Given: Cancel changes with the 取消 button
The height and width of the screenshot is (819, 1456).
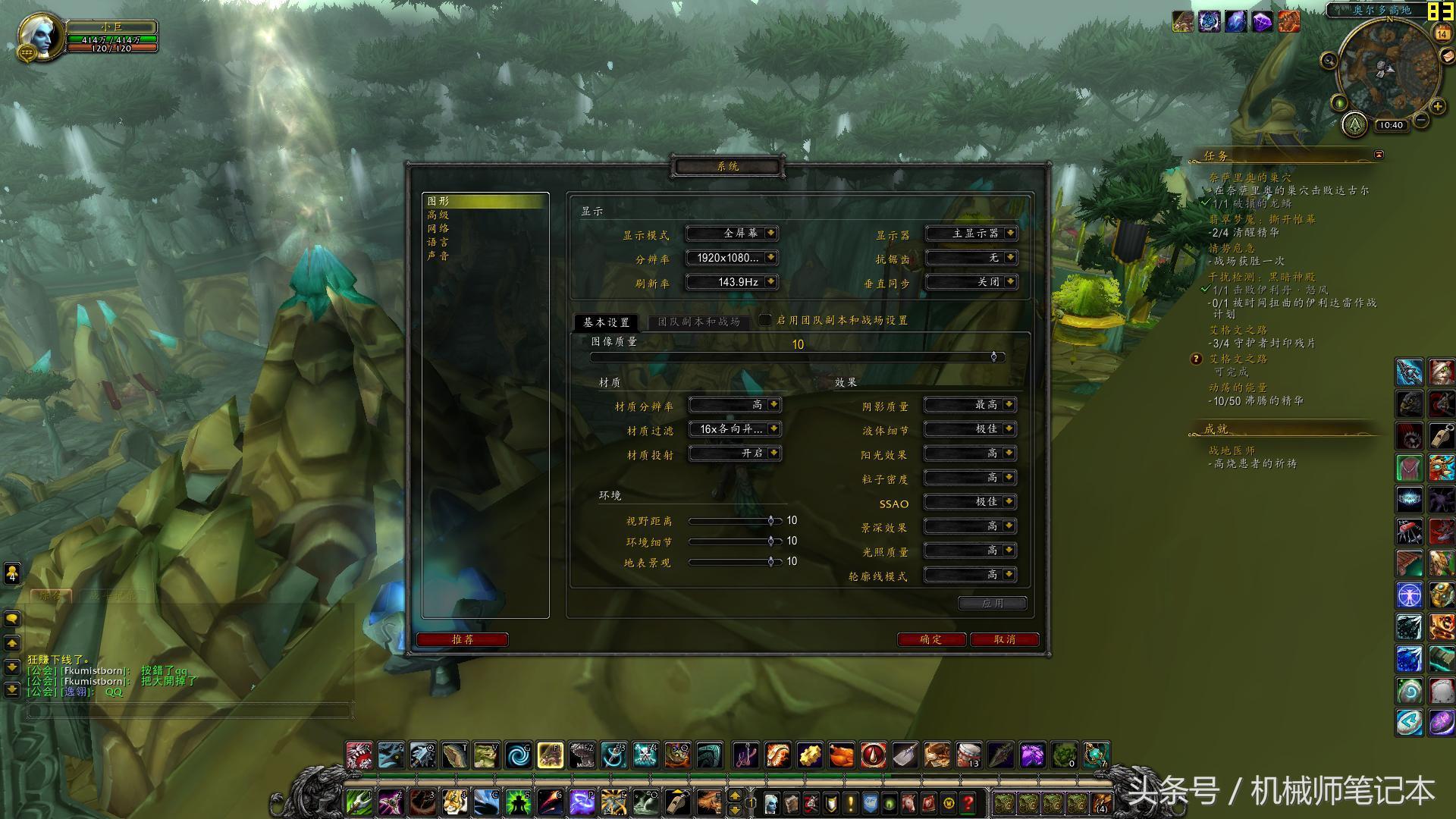Looking at the screenshot, I should click(x=1004, y=640).
